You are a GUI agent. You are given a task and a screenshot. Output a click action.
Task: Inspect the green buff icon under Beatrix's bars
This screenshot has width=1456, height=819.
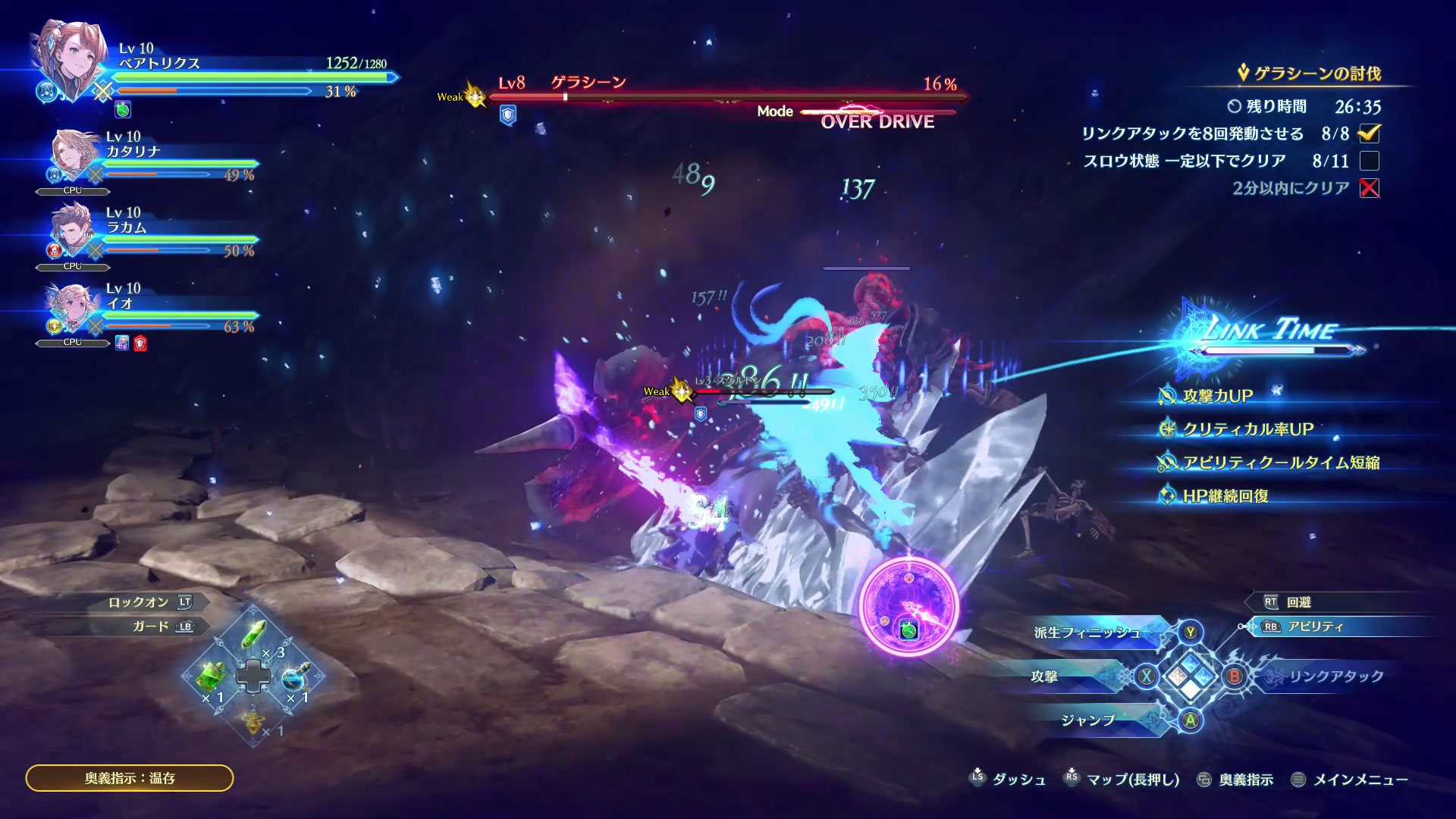click(123, 111)
